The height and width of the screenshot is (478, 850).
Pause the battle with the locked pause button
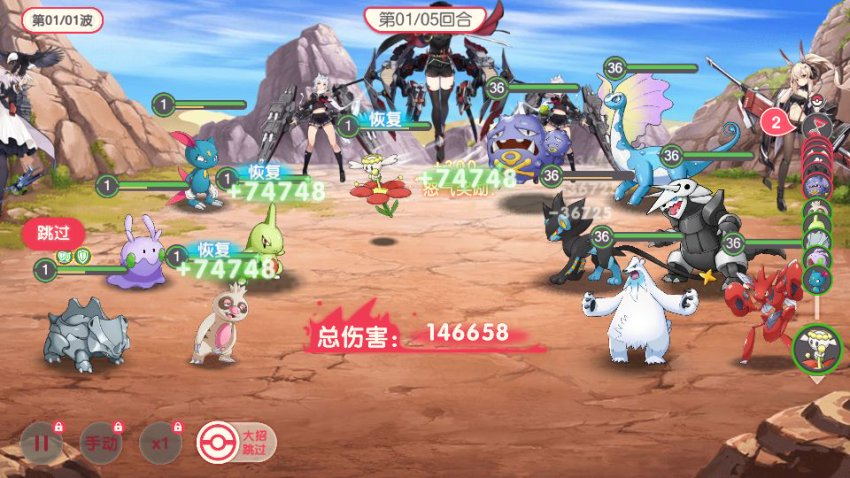coord(42,442)
